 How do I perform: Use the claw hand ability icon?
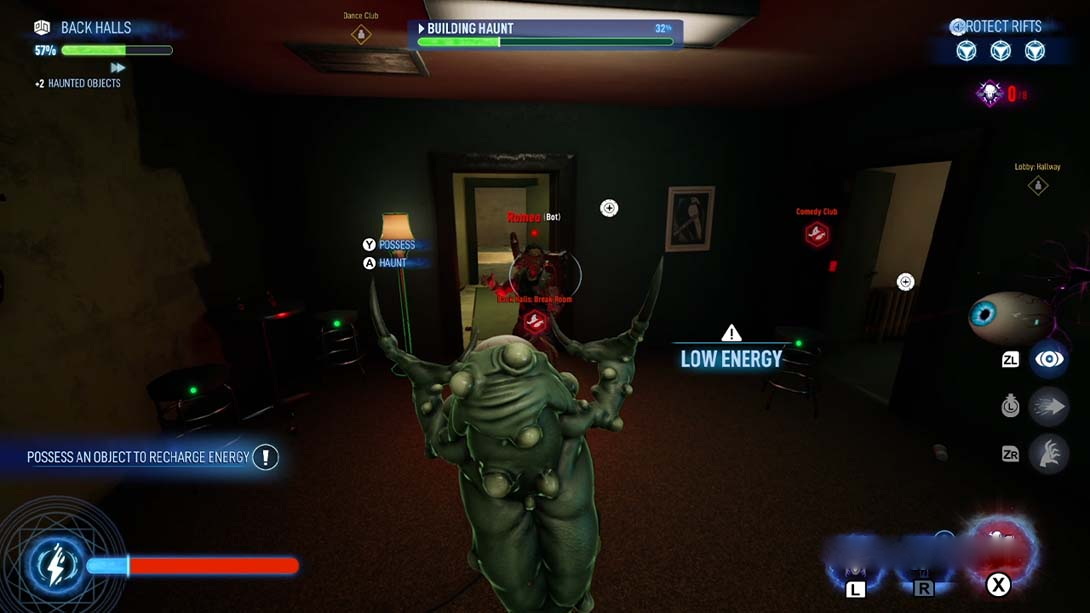pos(1049,455)
